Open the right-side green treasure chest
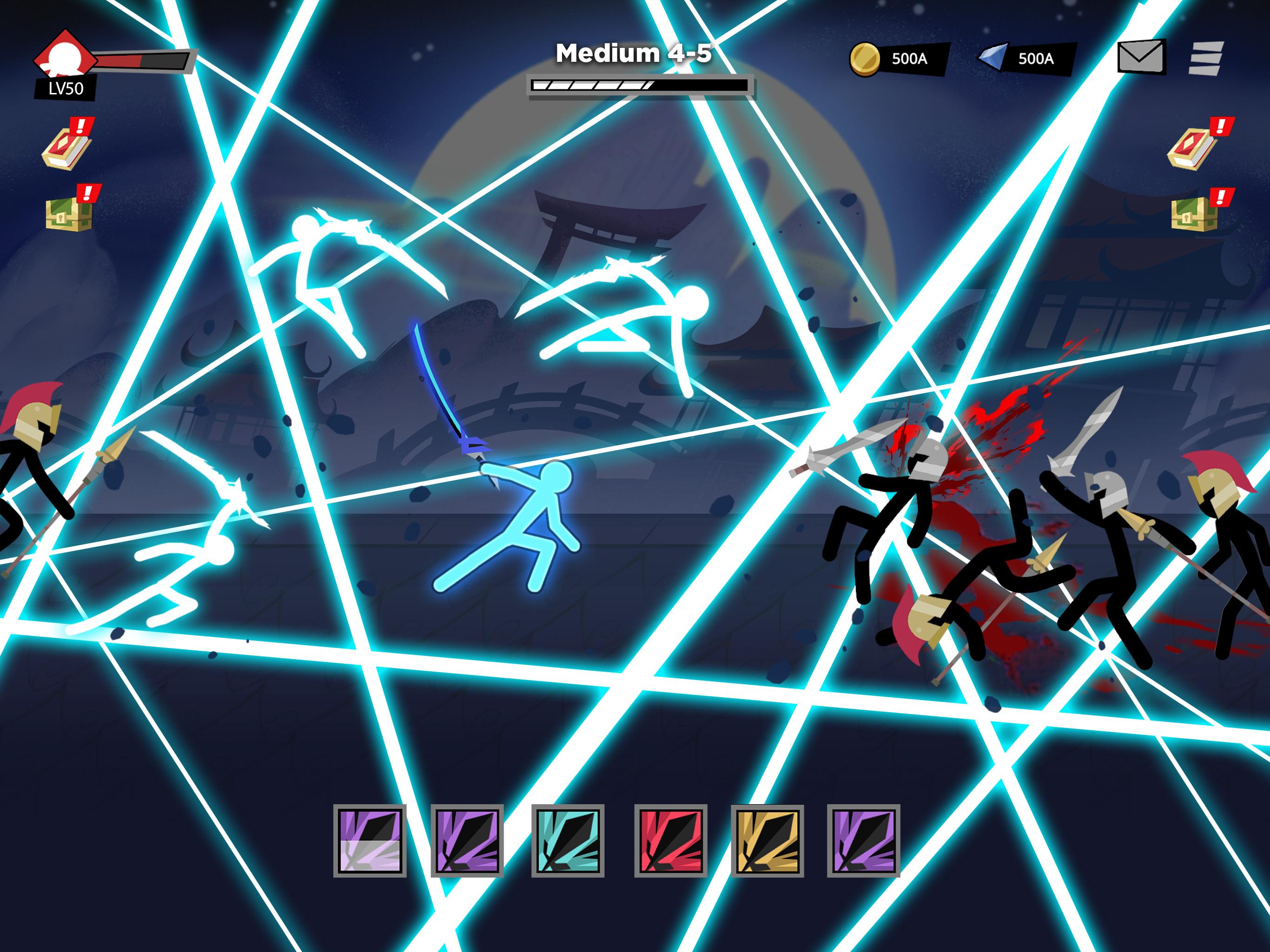 (1194, 211)
